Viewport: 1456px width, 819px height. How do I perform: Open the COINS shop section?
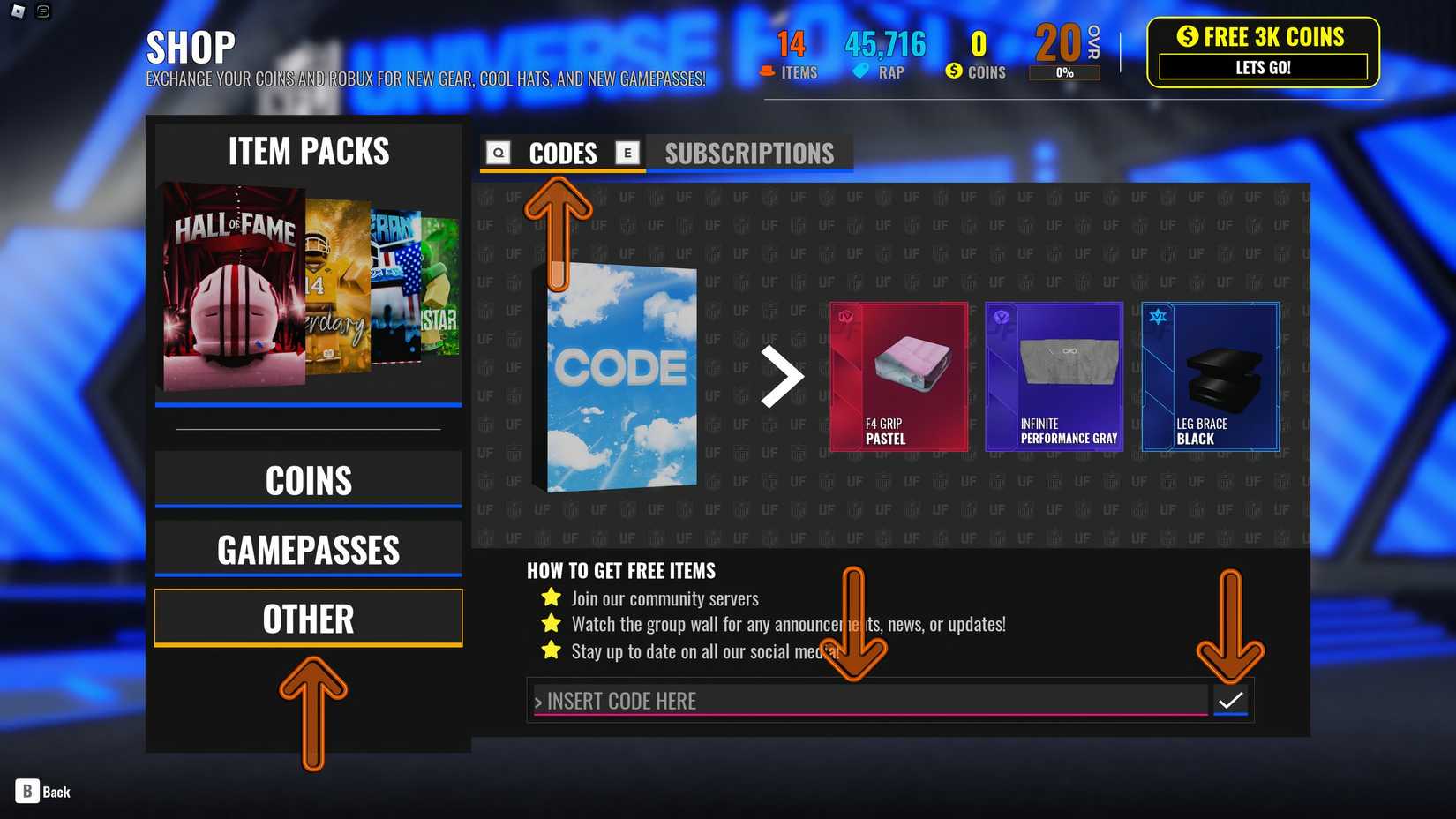click(308, 479)
